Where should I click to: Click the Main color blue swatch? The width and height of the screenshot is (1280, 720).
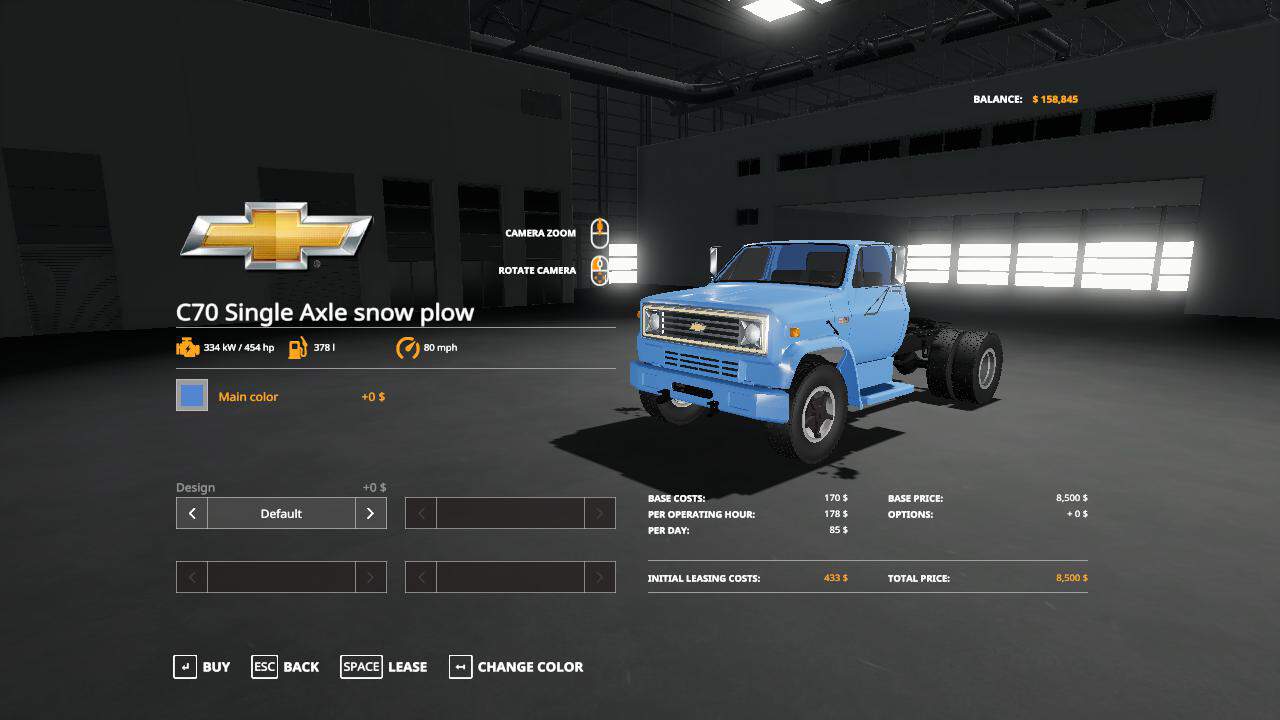(191, 395)
